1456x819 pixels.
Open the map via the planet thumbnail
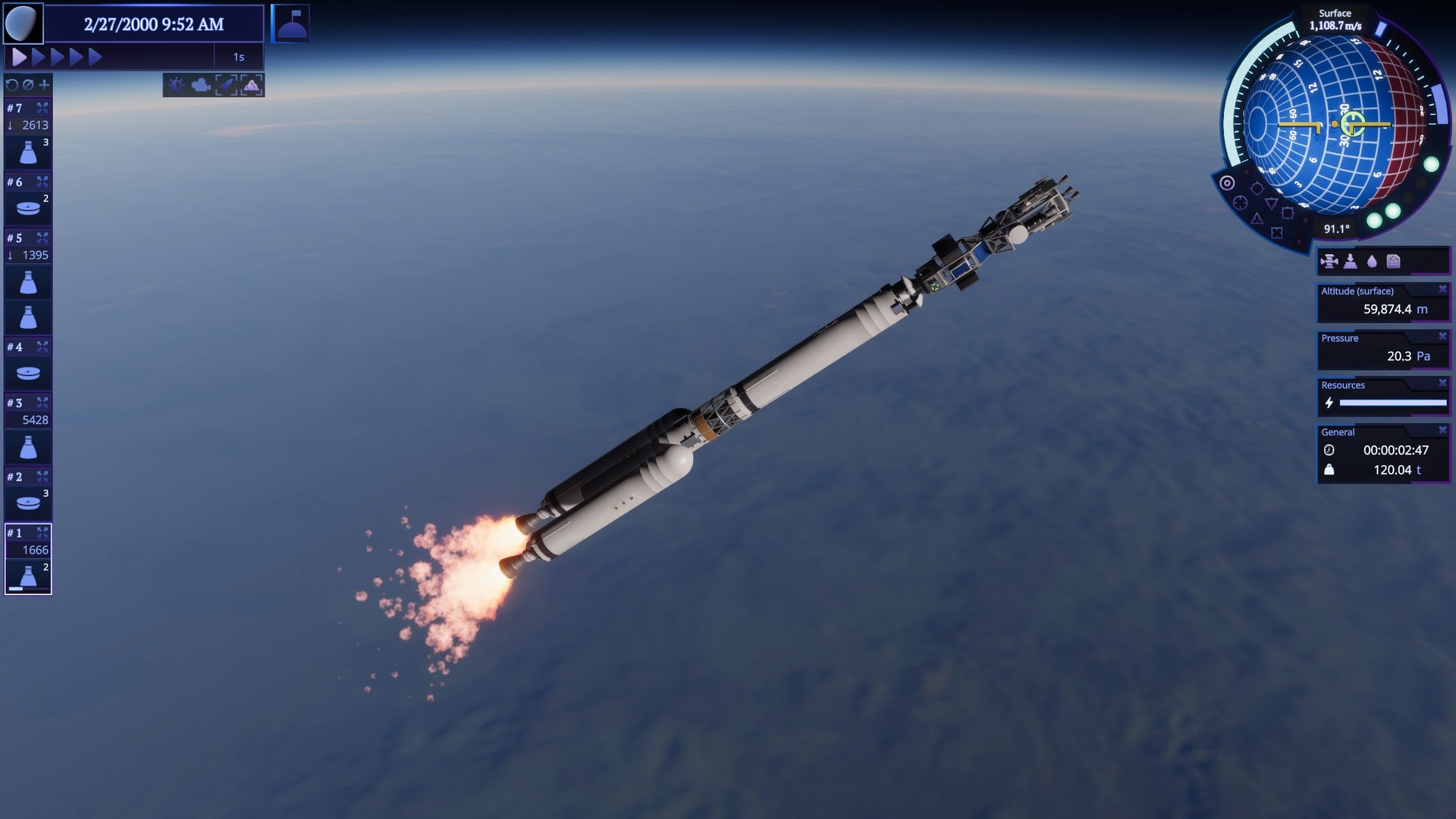coord(23,23)
